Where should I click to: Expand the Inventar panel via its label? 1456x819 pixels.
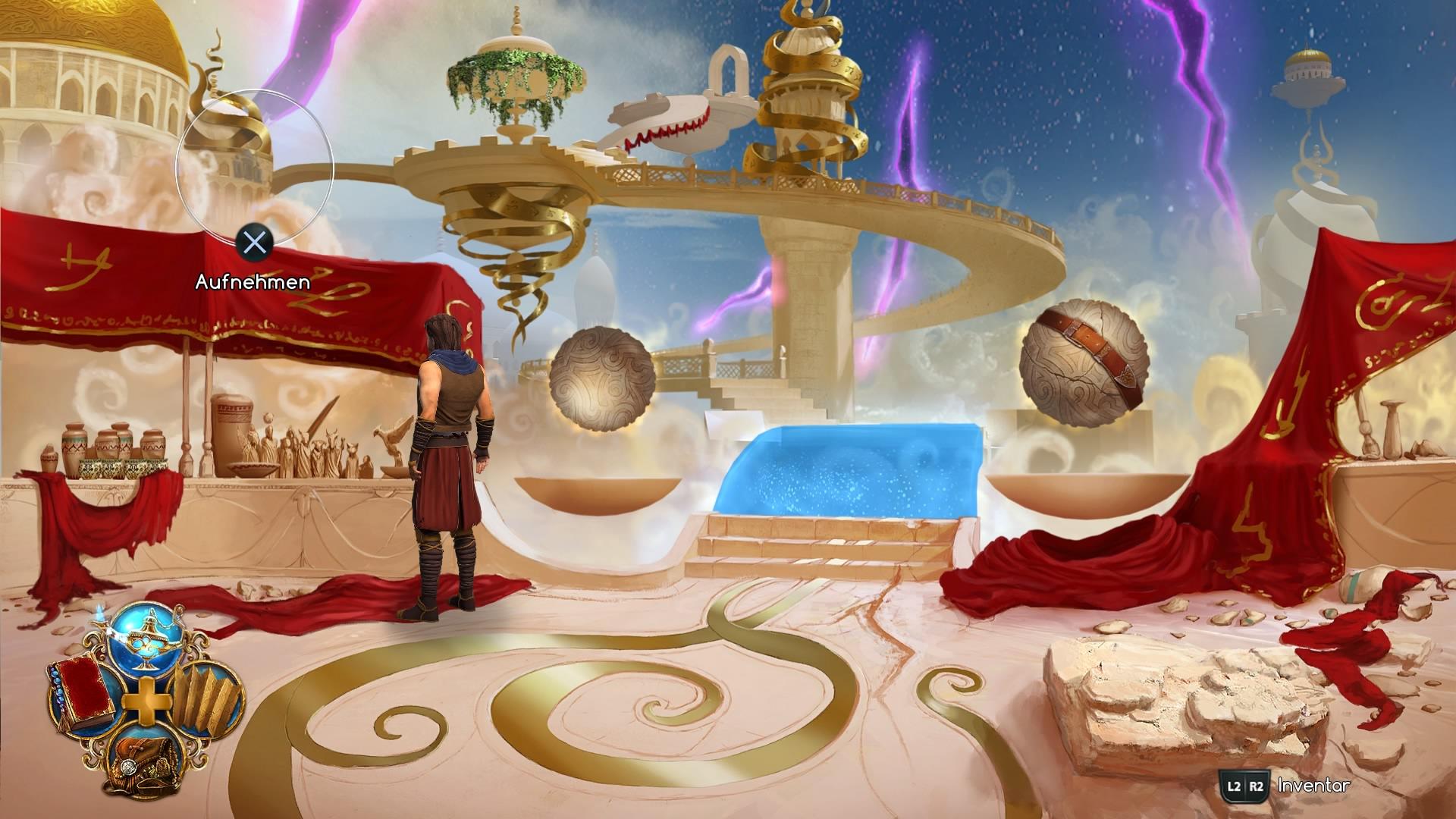click(x=1312, y=786)
